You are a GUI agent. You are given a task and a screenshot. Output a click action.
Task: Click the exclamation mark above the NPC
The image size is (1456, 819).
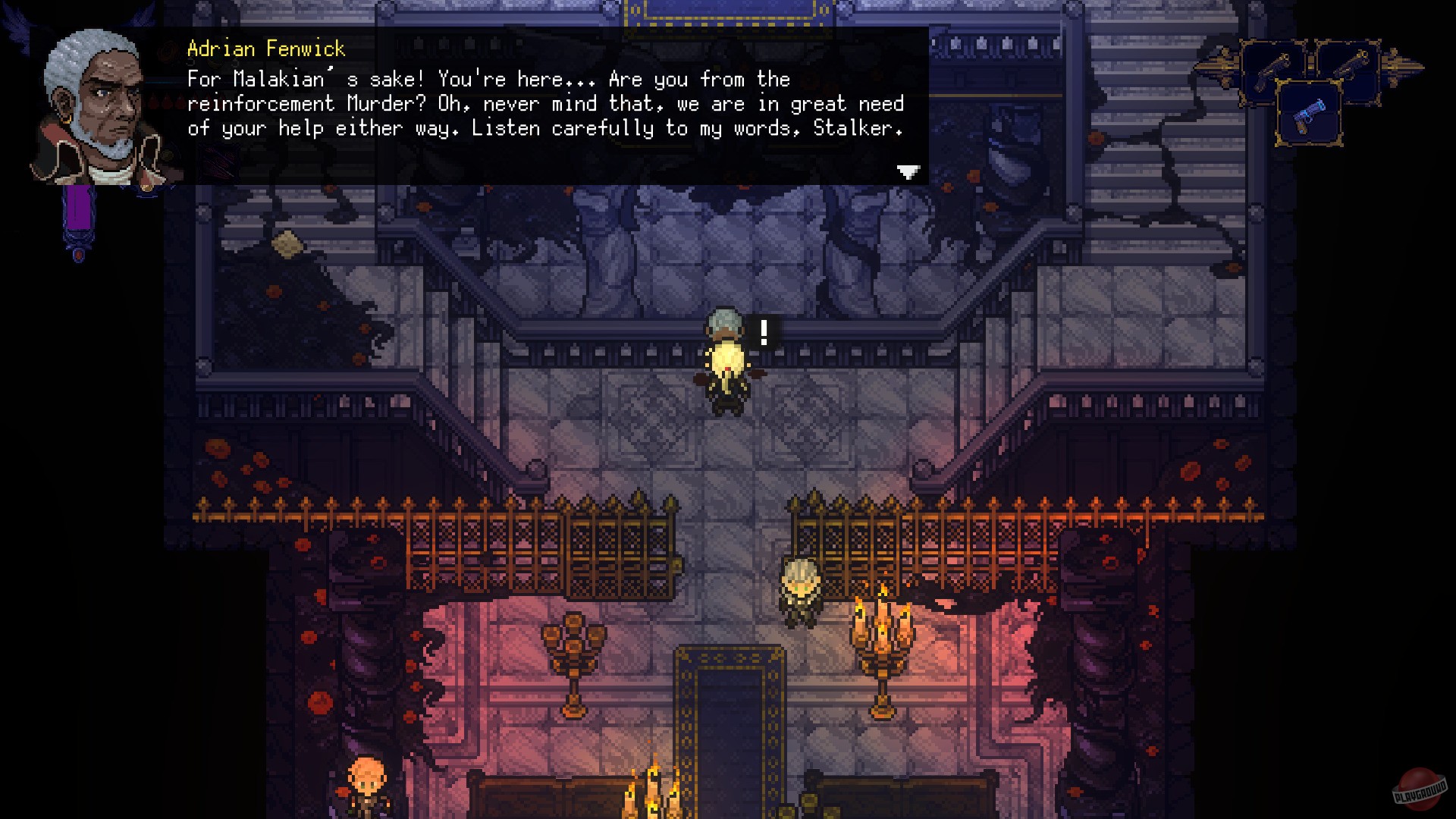[x=764, y=331]
